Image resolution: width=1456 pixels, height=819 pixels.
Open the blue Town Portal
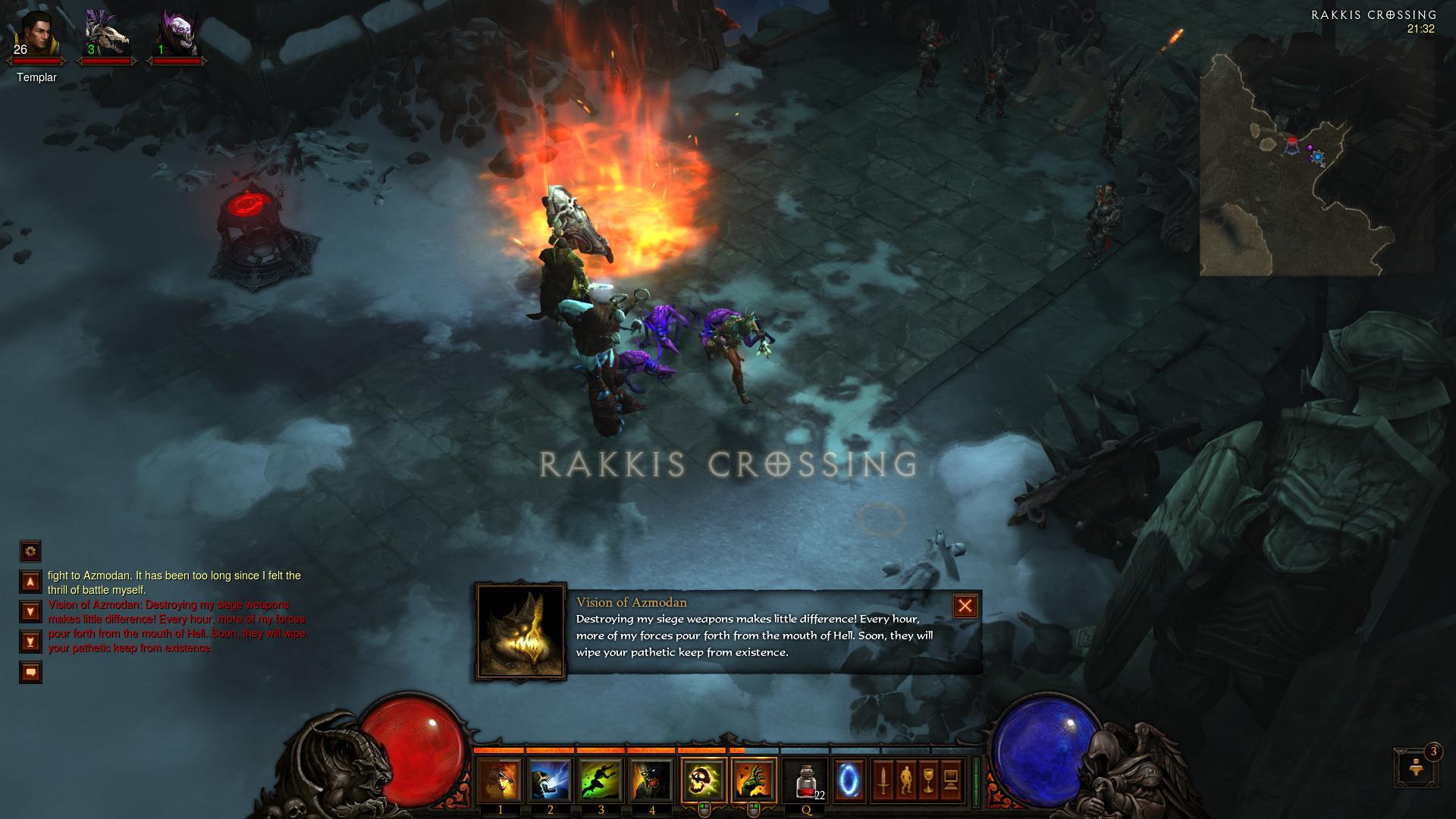pos(849,780)
